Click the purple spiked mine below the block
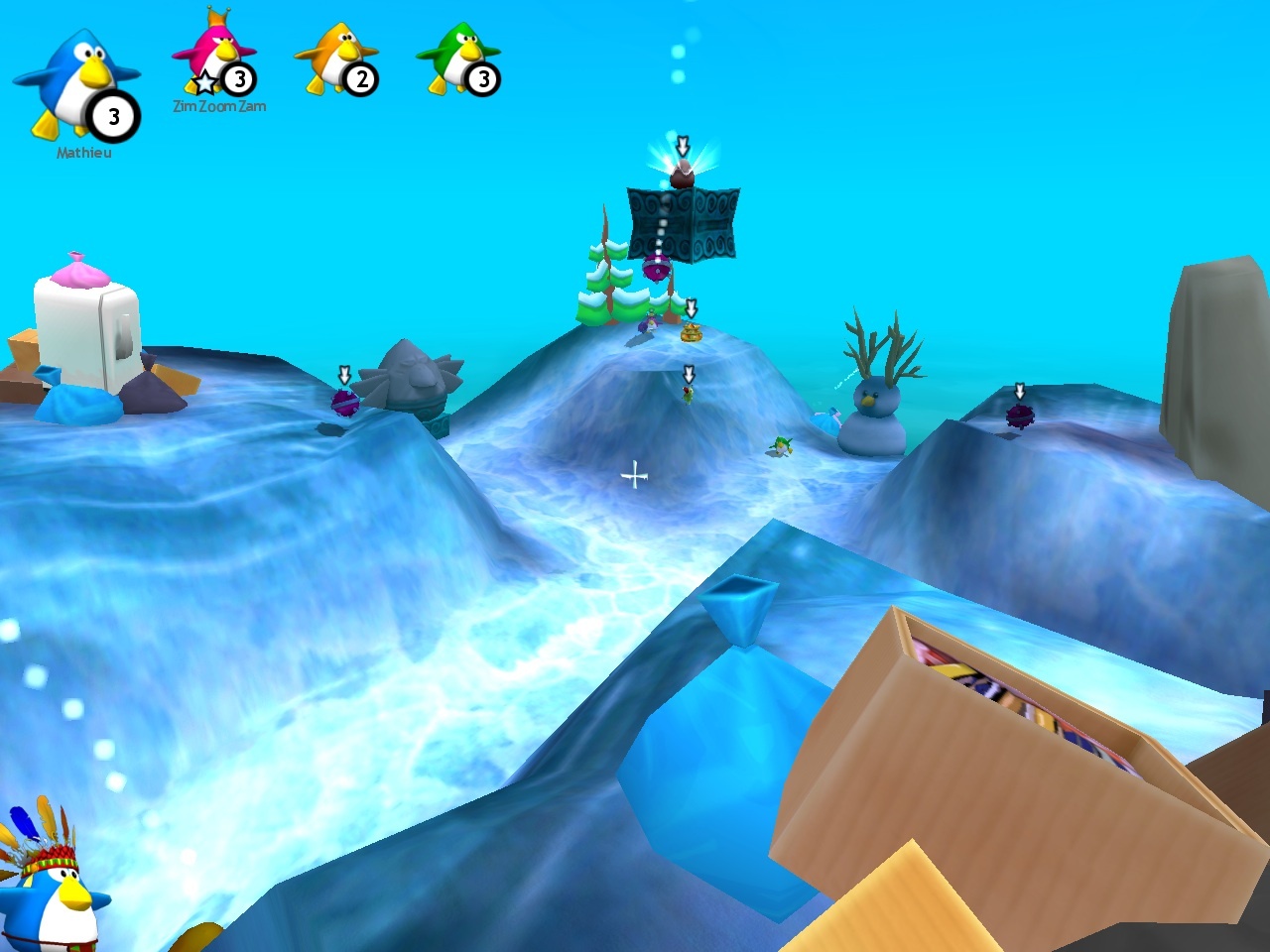The image size is (1270, 952). click(x=655, y=266)
